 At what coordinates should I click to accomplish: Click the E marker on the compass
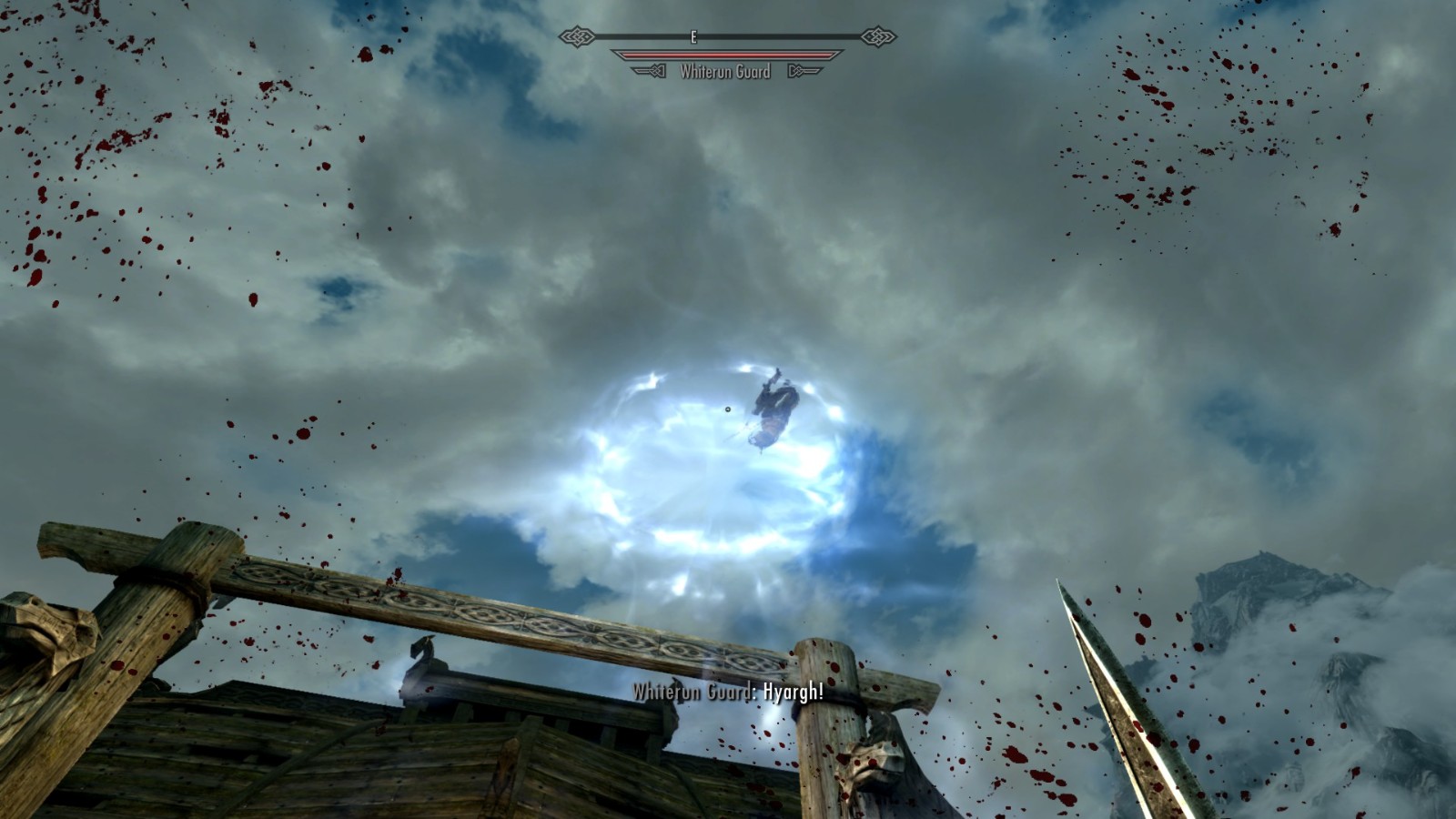coord(693,36)
